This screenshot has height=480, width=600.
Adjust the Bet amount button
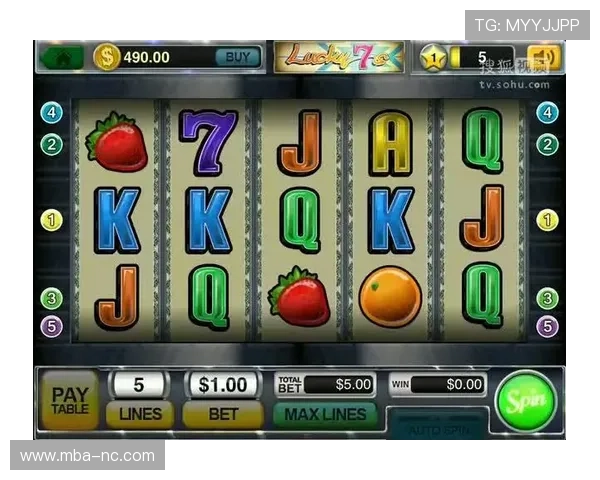pos(222,412)
